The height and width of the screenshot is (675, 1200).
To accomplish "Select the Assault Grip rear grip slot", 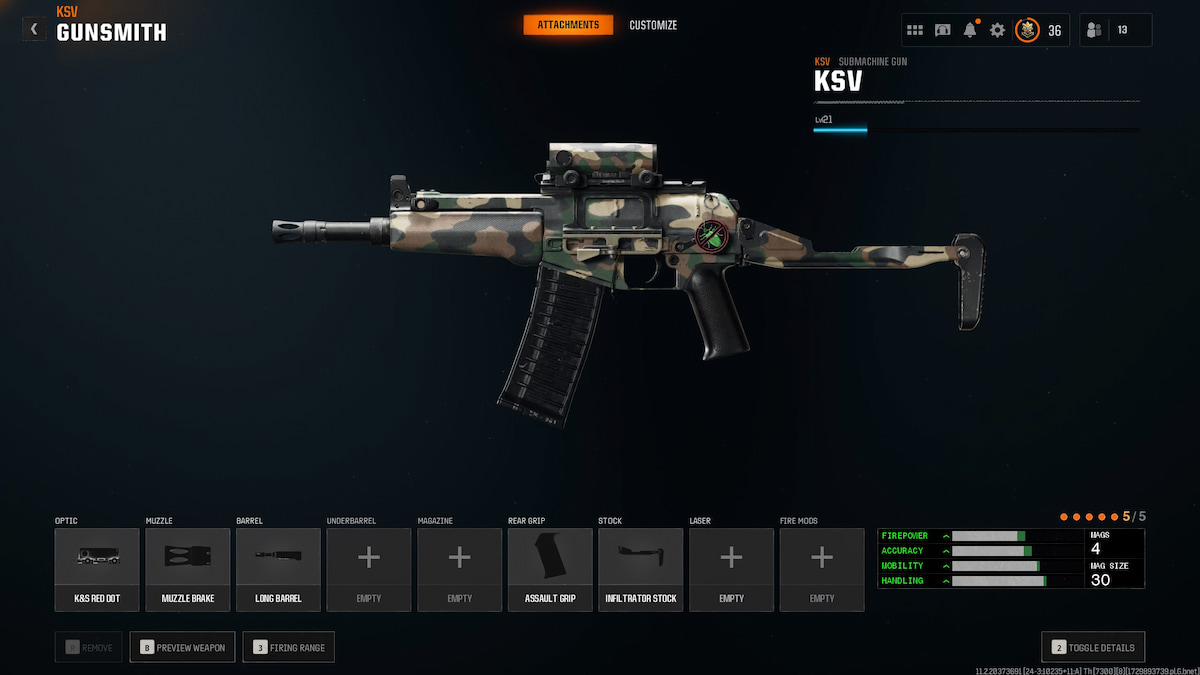I will pos(550,569).
